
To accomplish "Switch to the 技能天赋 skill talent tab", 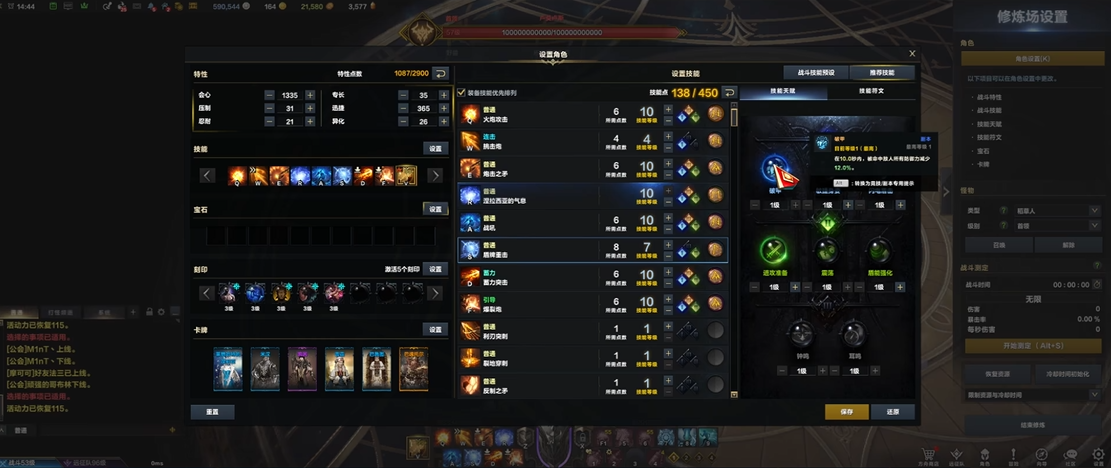I will click(x=782, y=92).
